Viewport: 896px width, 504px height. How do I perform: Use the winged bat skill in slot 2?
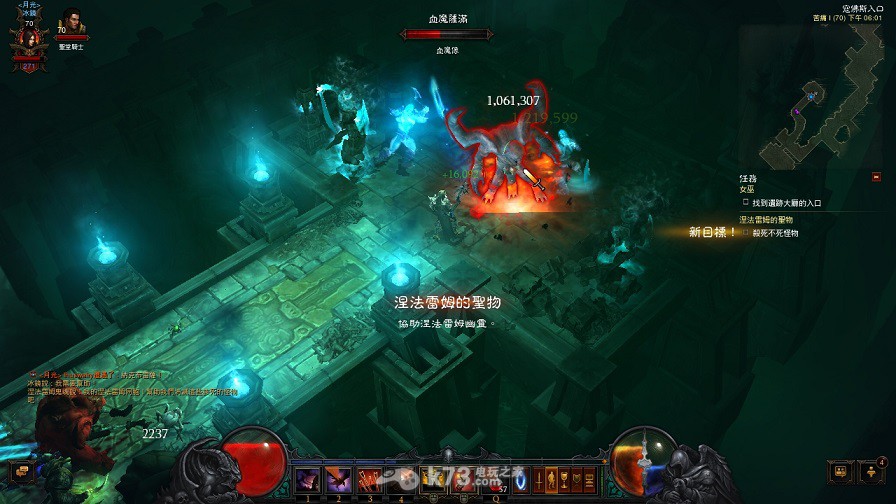point(339,479)
